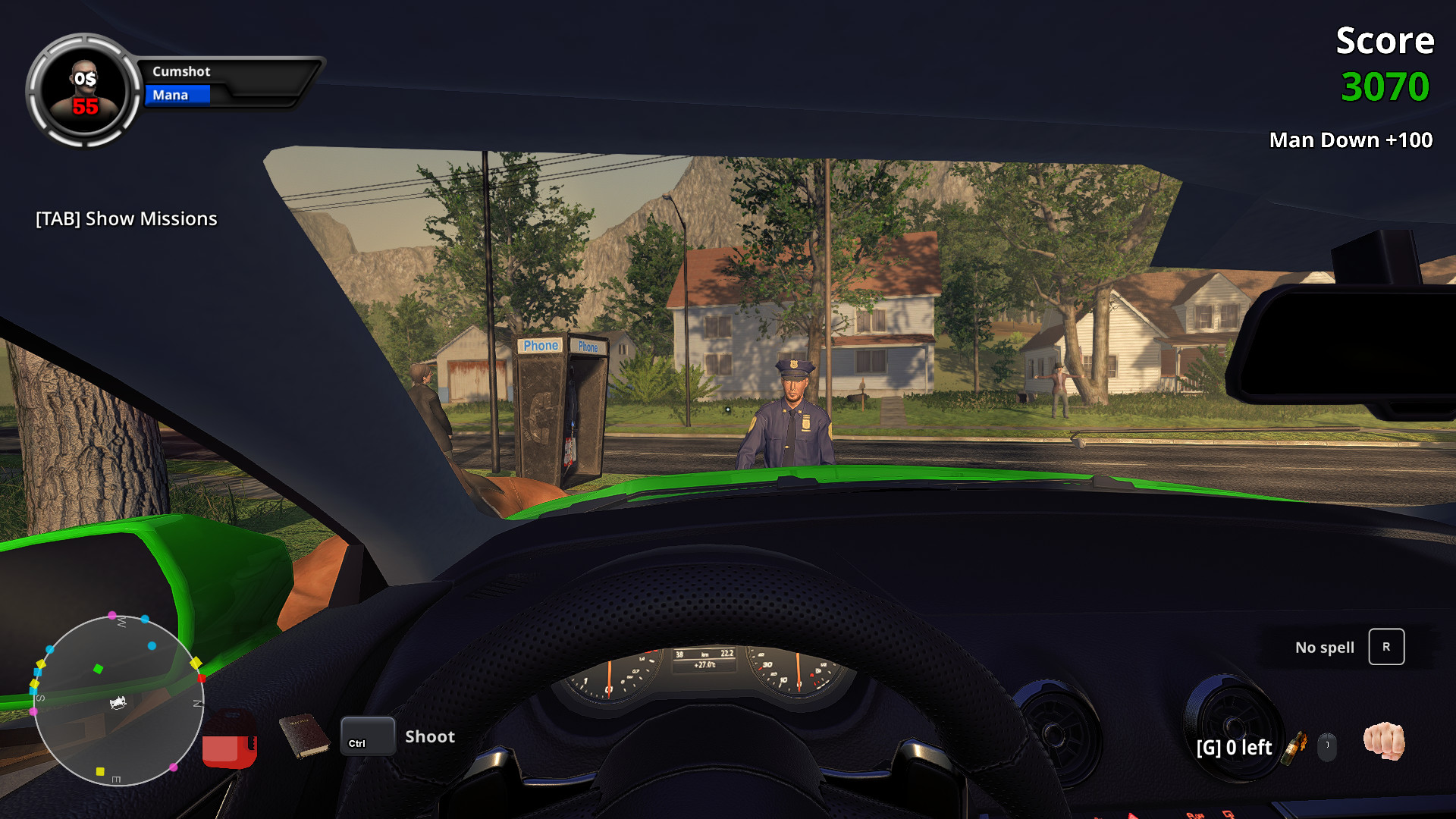
Task: Click the Man Down +100 notification
Action: [x=1351, y=140]
